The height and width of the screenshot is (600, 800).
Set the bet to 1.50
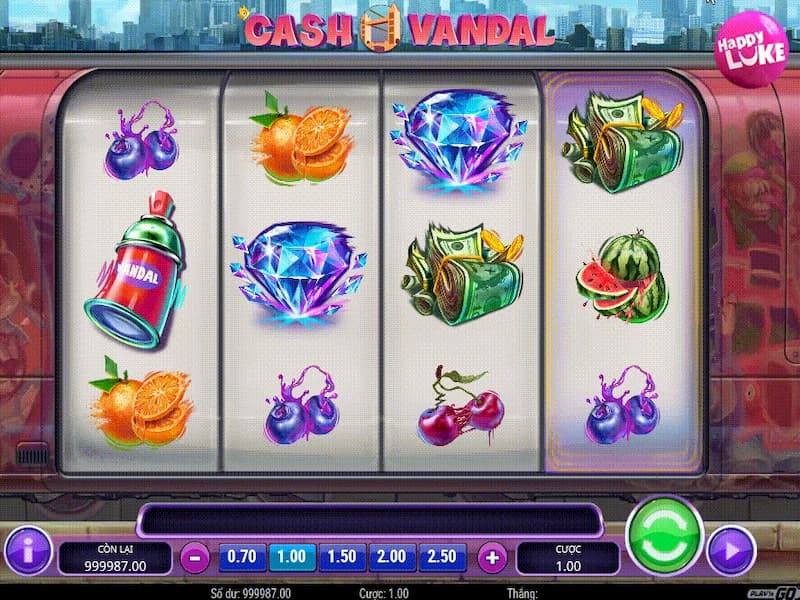tap(343, 556)
